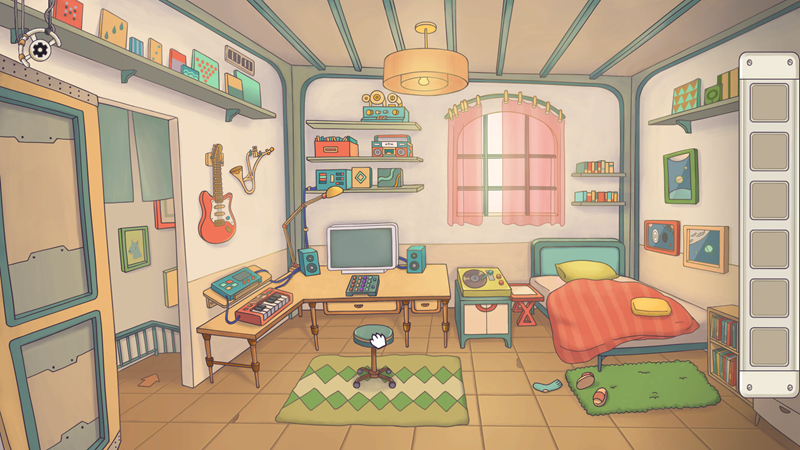
Task: Open the gear settings menu
Action: (39, 46)
